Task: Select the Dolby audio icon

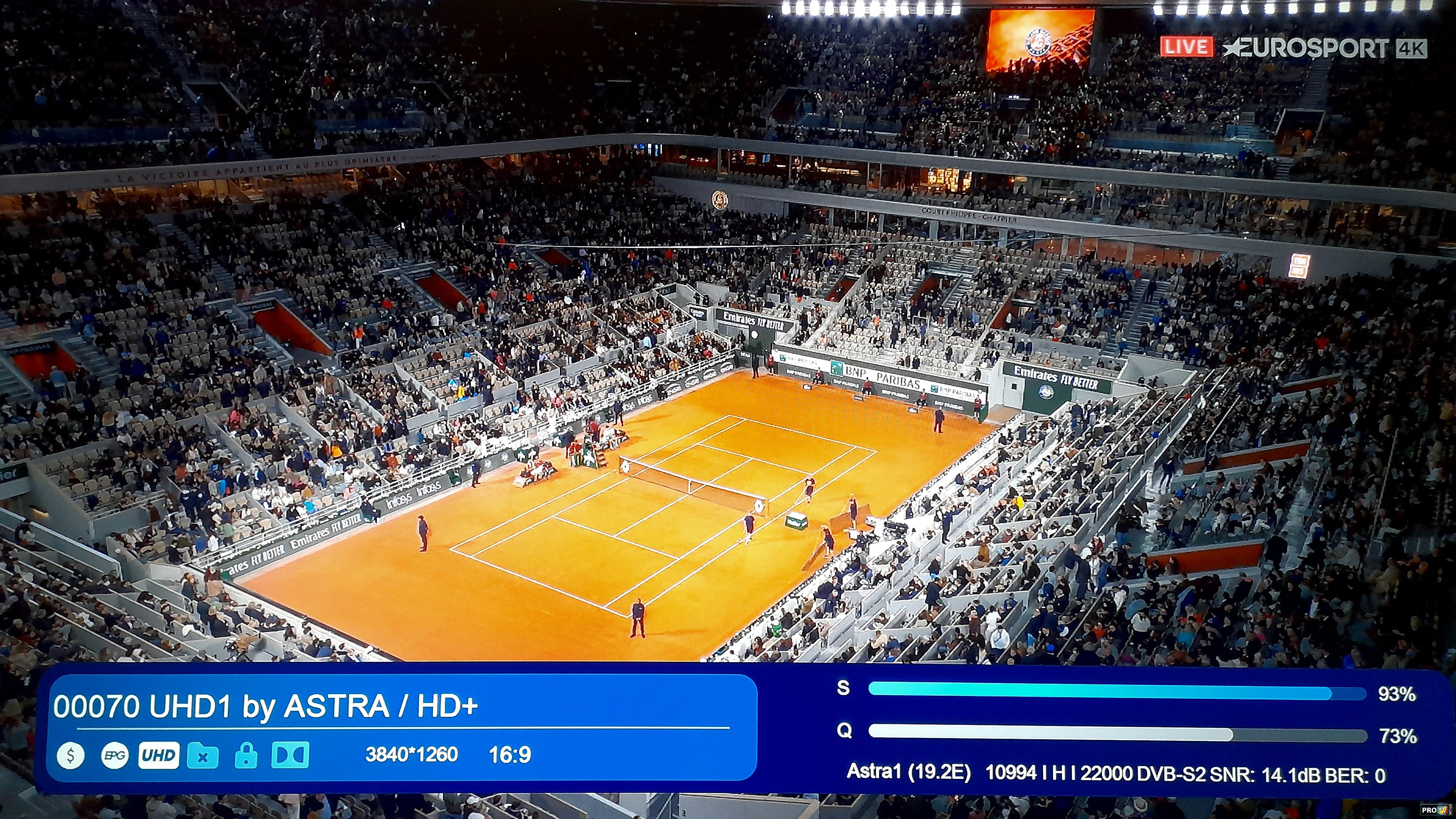Action: click(x=290, y=755)
